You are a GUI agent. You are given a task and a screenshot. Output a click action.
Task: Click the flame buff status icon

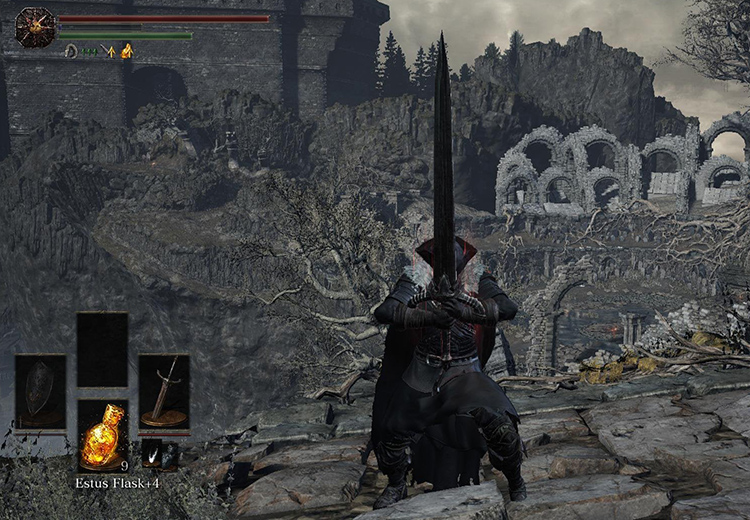[x=127, y=51]
